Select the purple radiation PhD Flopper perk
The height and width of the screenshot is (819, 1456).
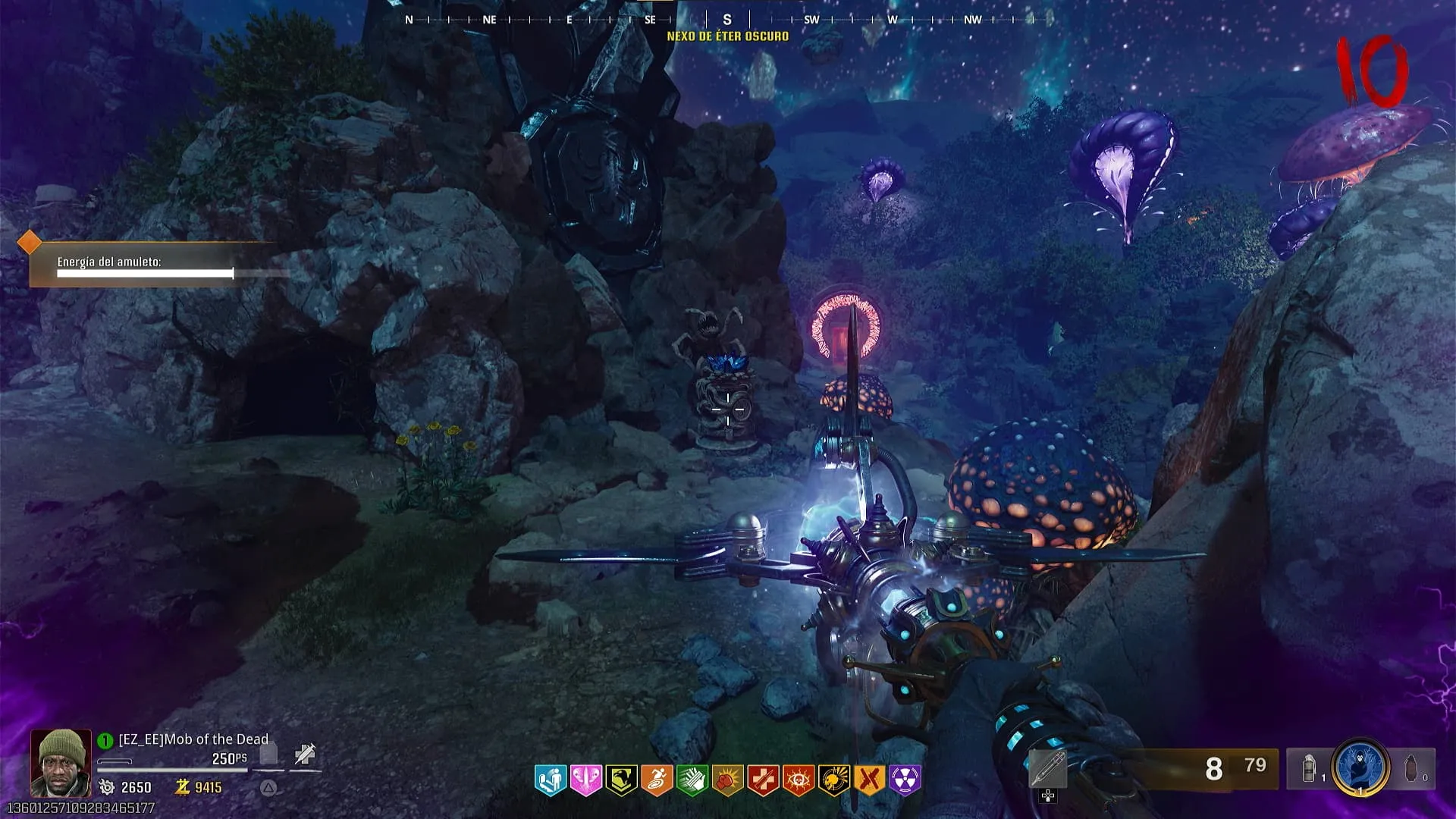[x=905, y=780]
